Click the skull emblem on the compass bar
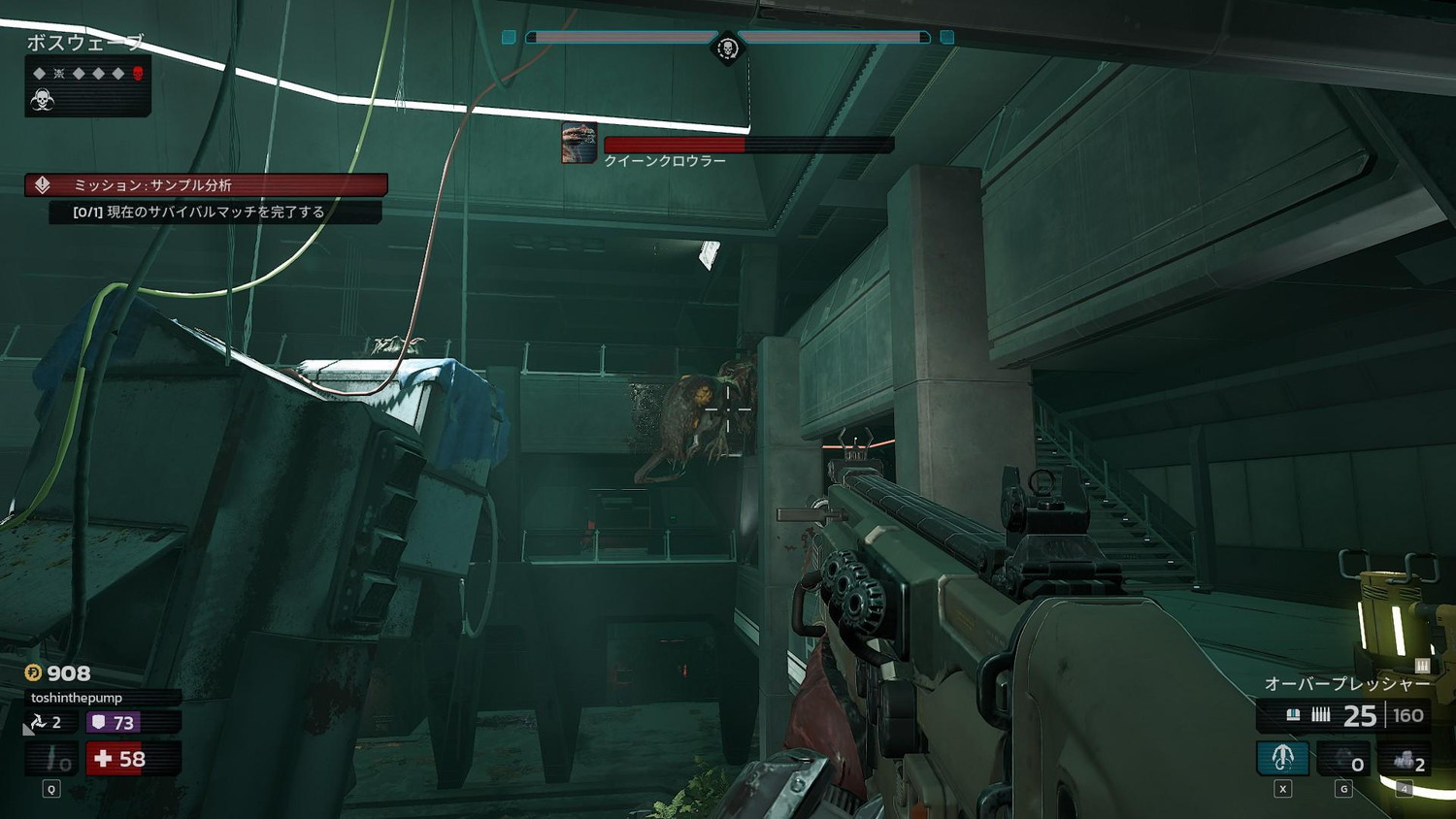1456x819 pixels. (727, 48)
